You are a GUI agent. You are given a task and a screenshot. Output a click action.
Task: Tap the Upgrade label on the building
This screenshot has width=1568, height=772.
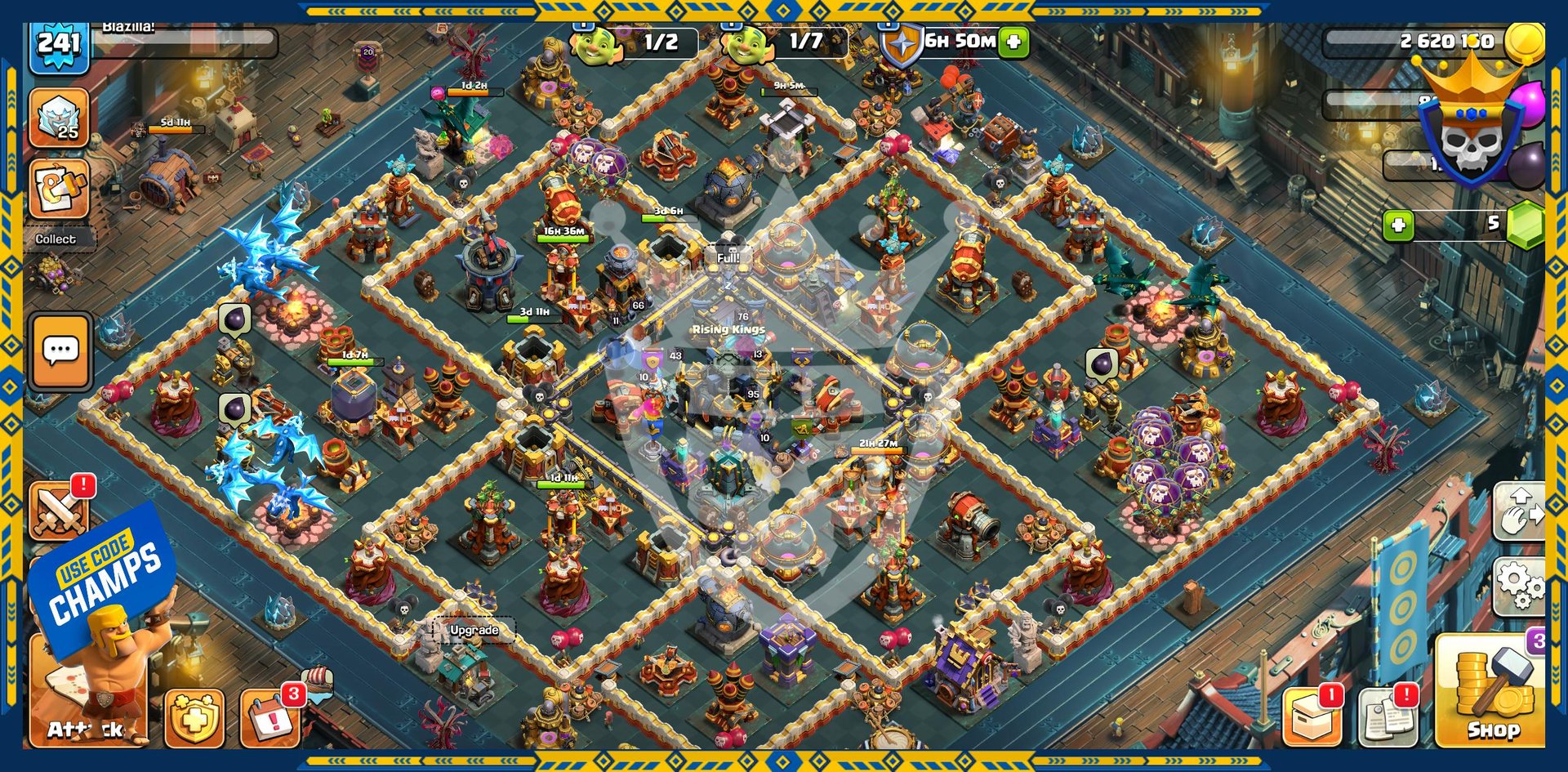(x=474, y=630)
